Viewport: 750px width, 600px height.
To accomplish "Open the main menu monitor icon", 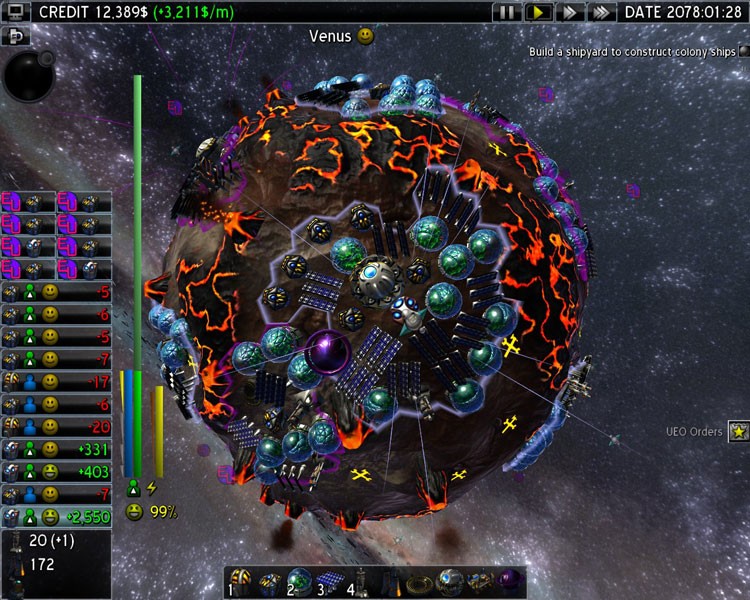I will tap(15, 12).
